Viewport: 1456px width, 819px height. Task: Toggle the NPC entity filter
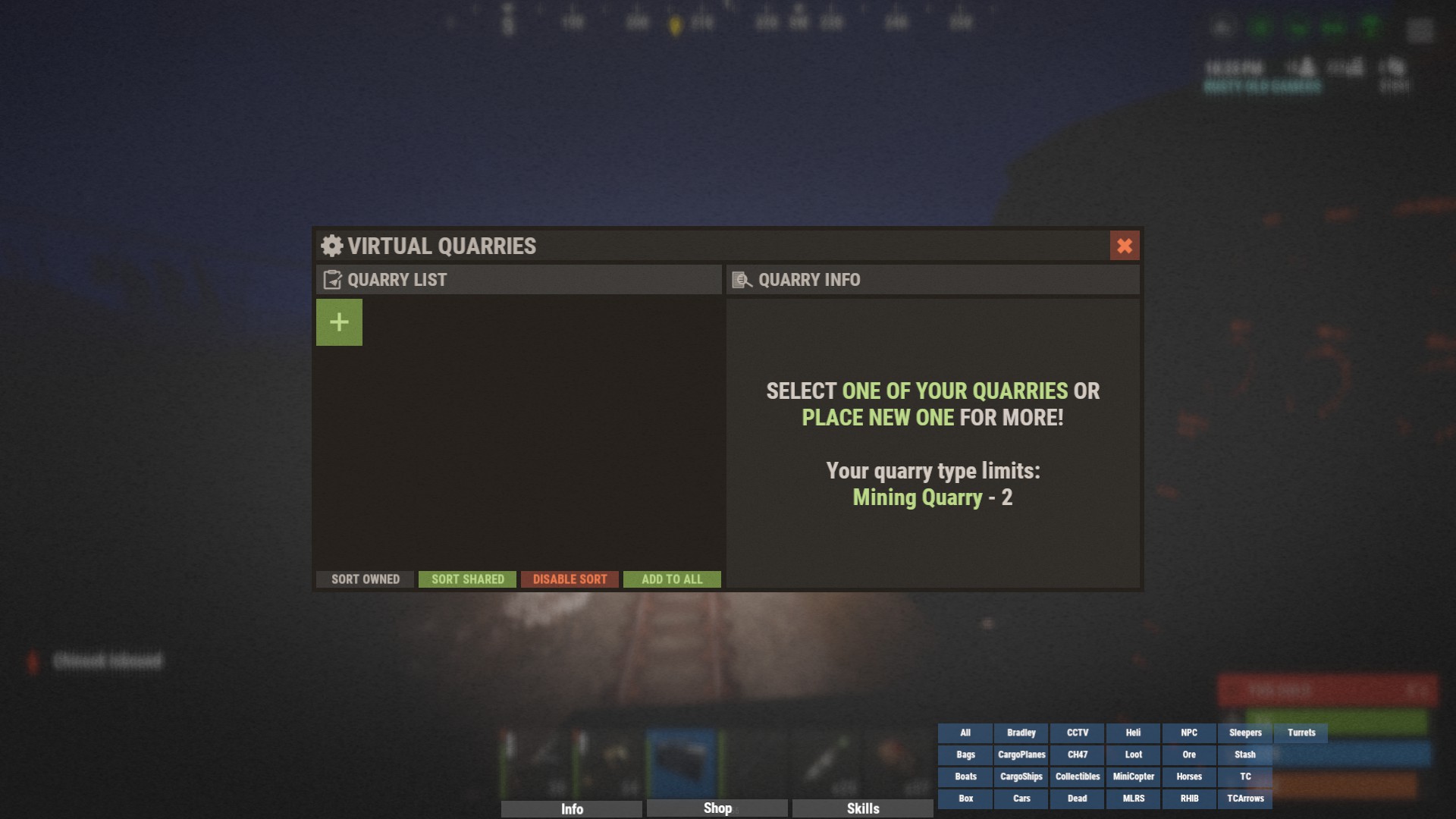click(1189, 733)
